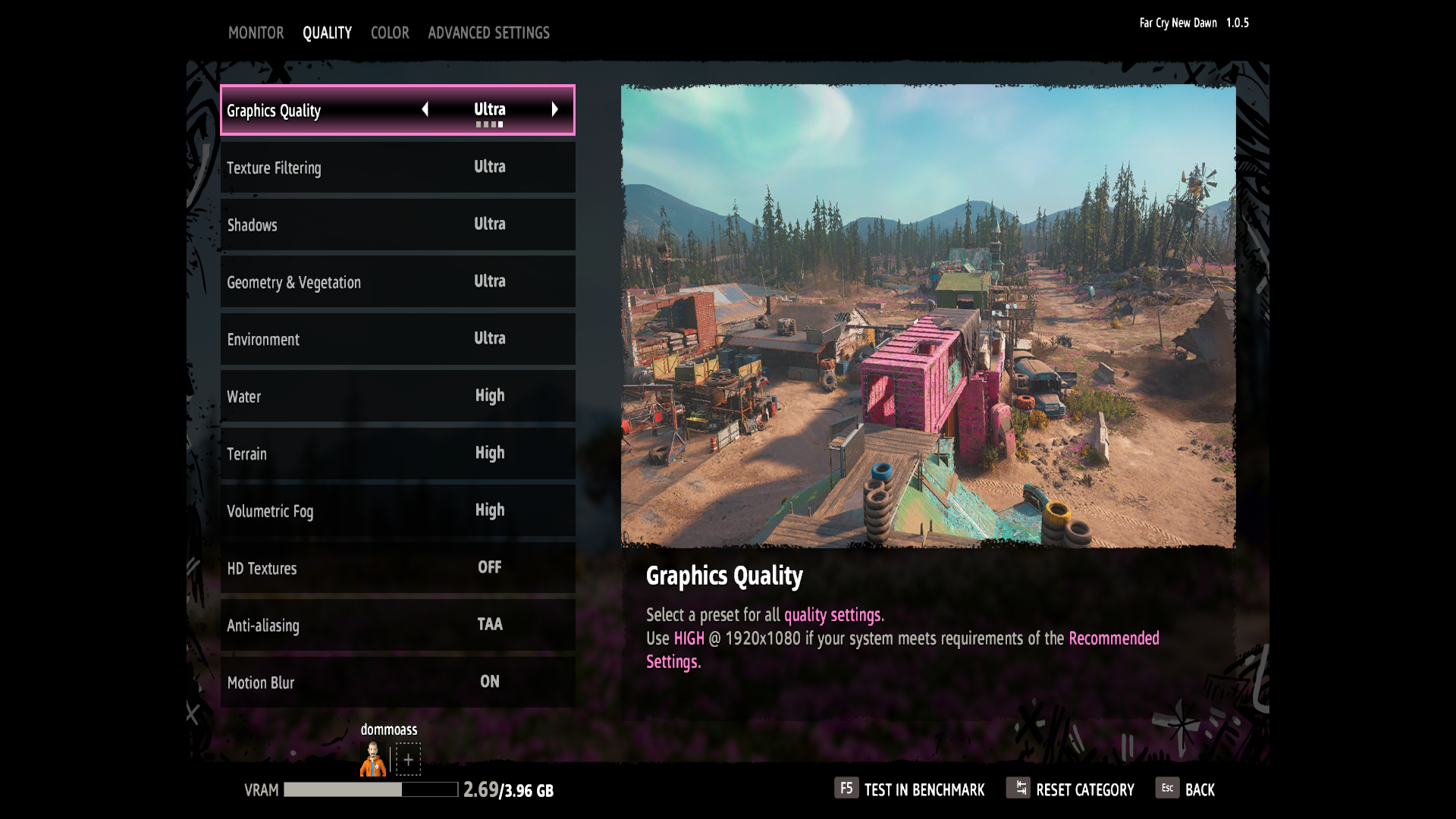Lower Graphics Quality with left arrow
Viewport: 1456px width, 819px height.
[425, 110]
